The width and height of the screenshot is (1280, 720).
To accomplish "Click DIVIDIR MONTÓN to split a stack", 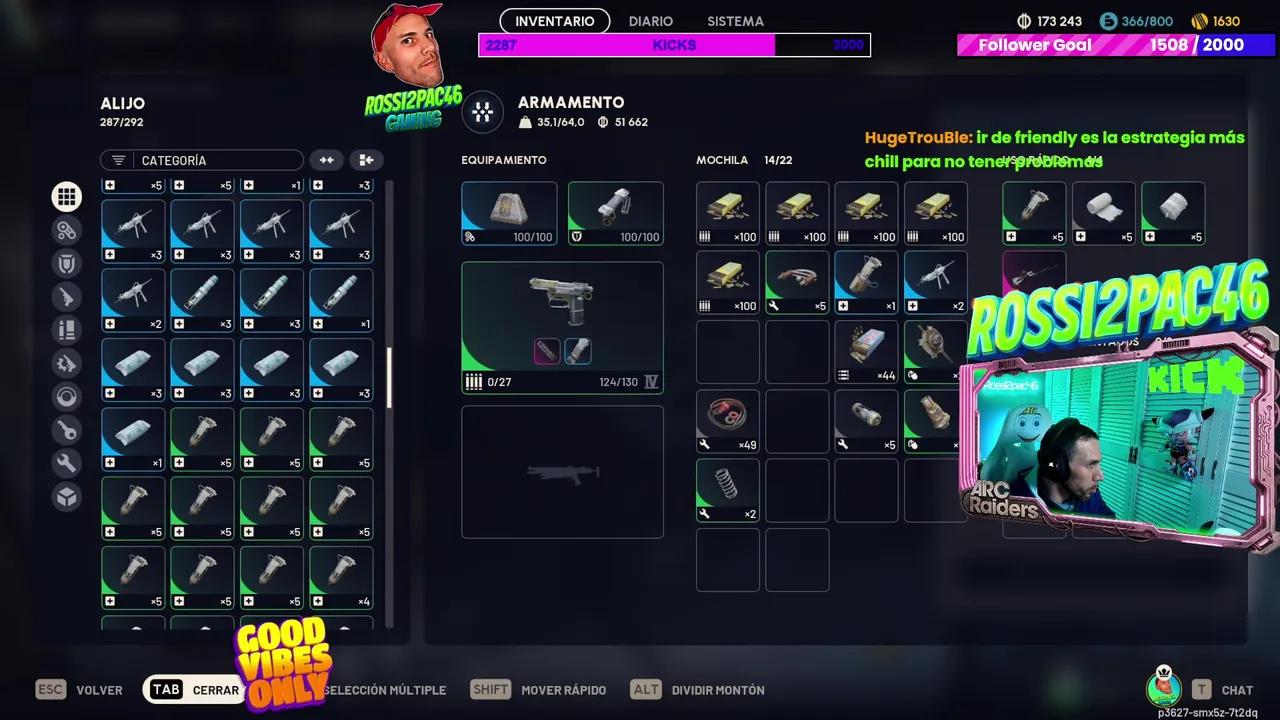I will [x=718, y=690].
